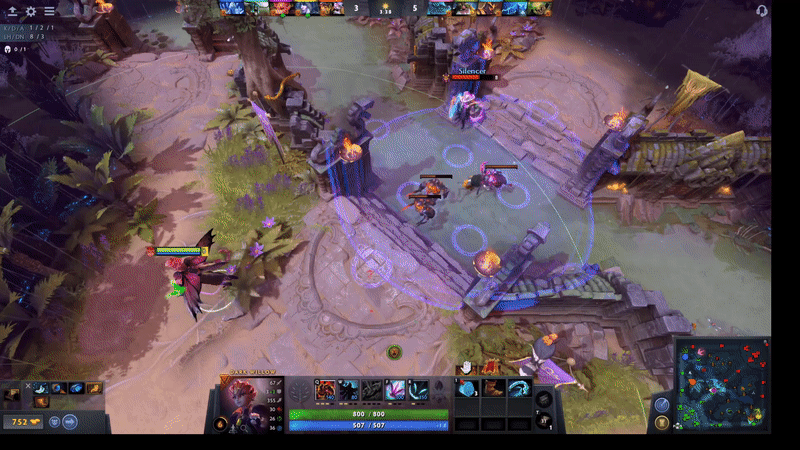Select the boots item in the inventory
800x450 pixels.
[493, 388]
